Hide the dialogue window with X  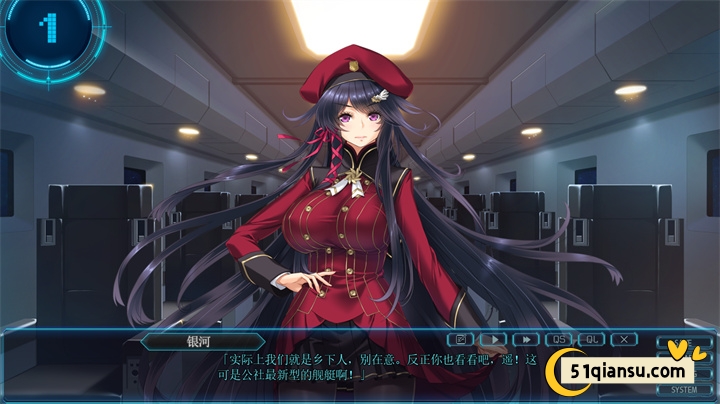[624, 339]
